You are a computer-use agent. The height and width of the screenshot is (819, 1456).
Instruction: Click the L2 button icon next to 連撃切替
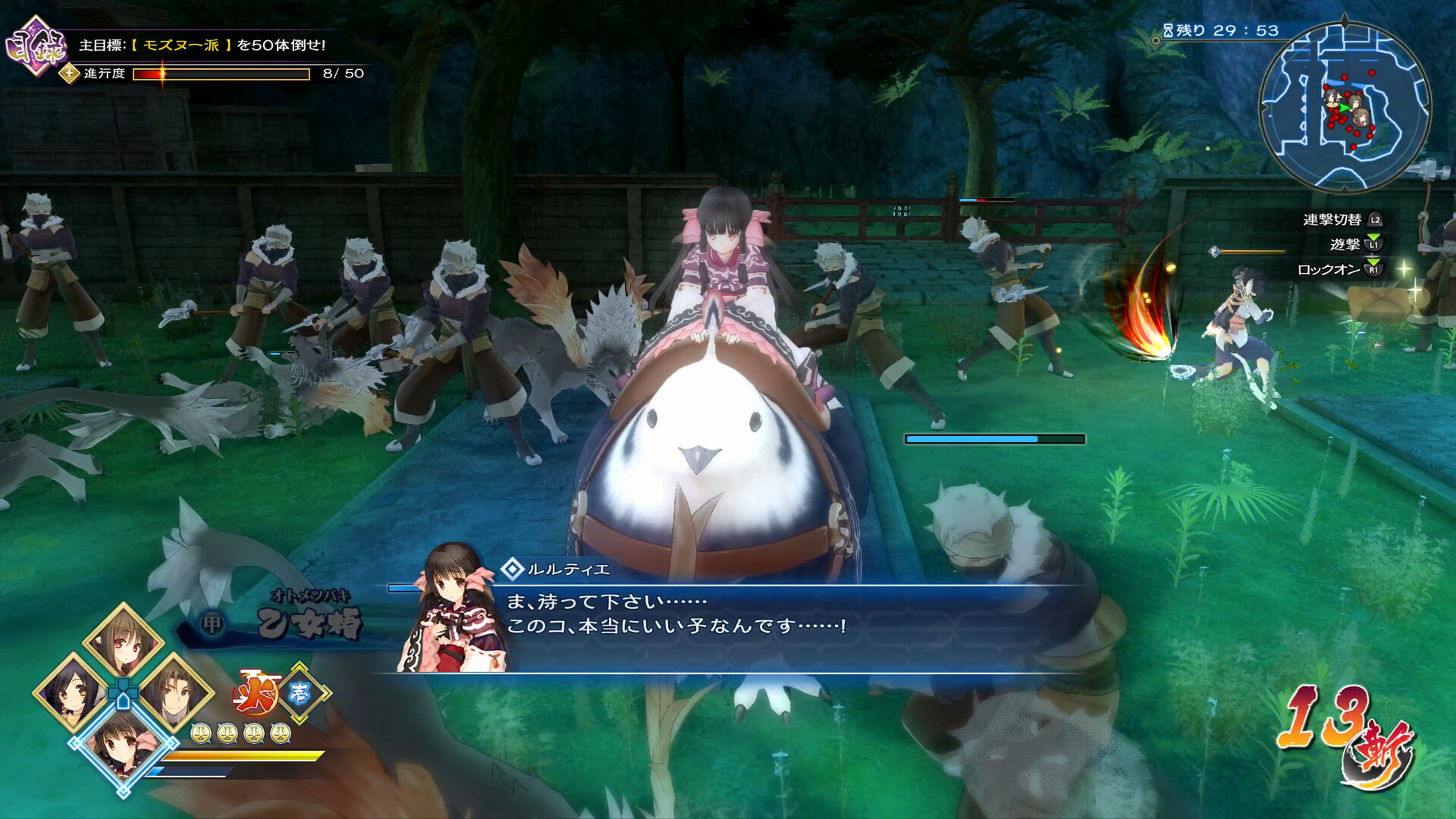click(x=1374, y=221)
